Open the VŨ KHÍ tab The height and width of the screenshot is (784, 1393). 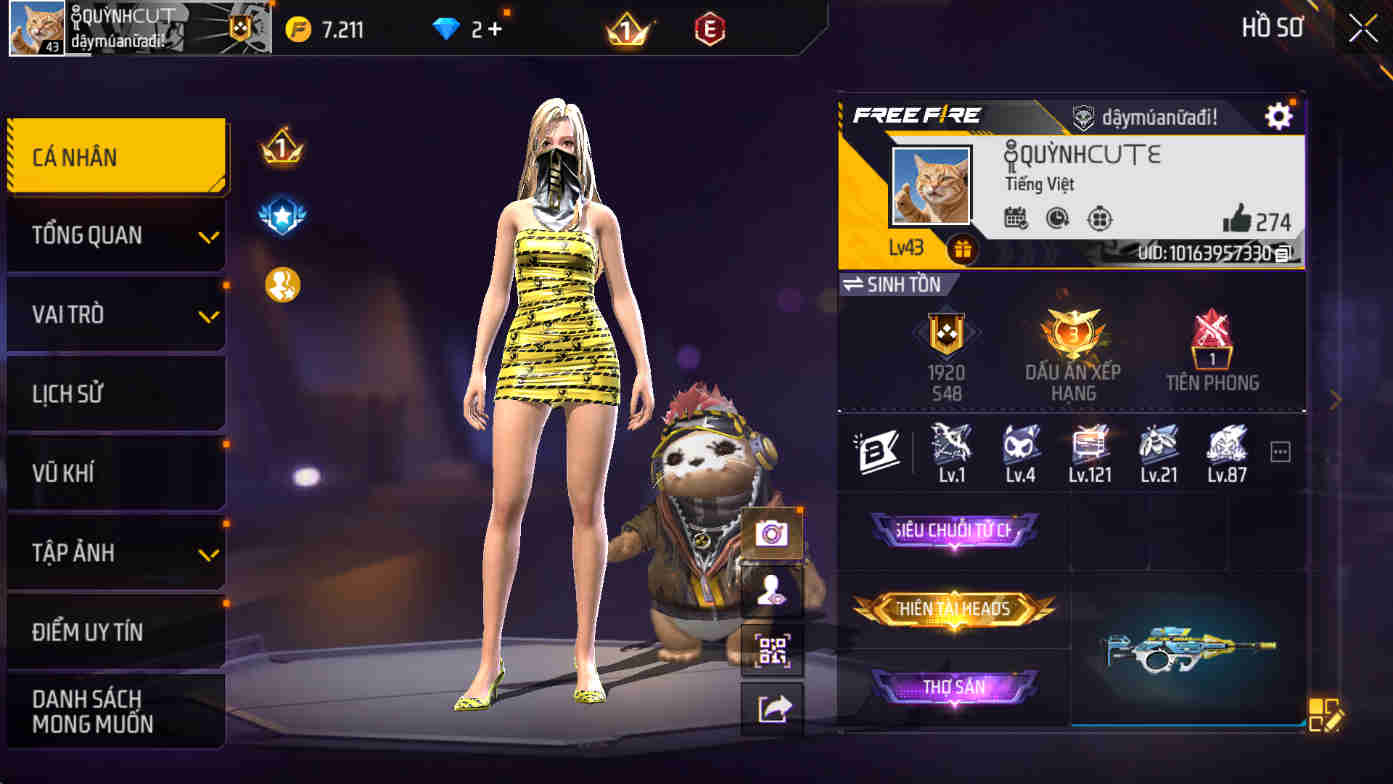(x=116, y=472)
